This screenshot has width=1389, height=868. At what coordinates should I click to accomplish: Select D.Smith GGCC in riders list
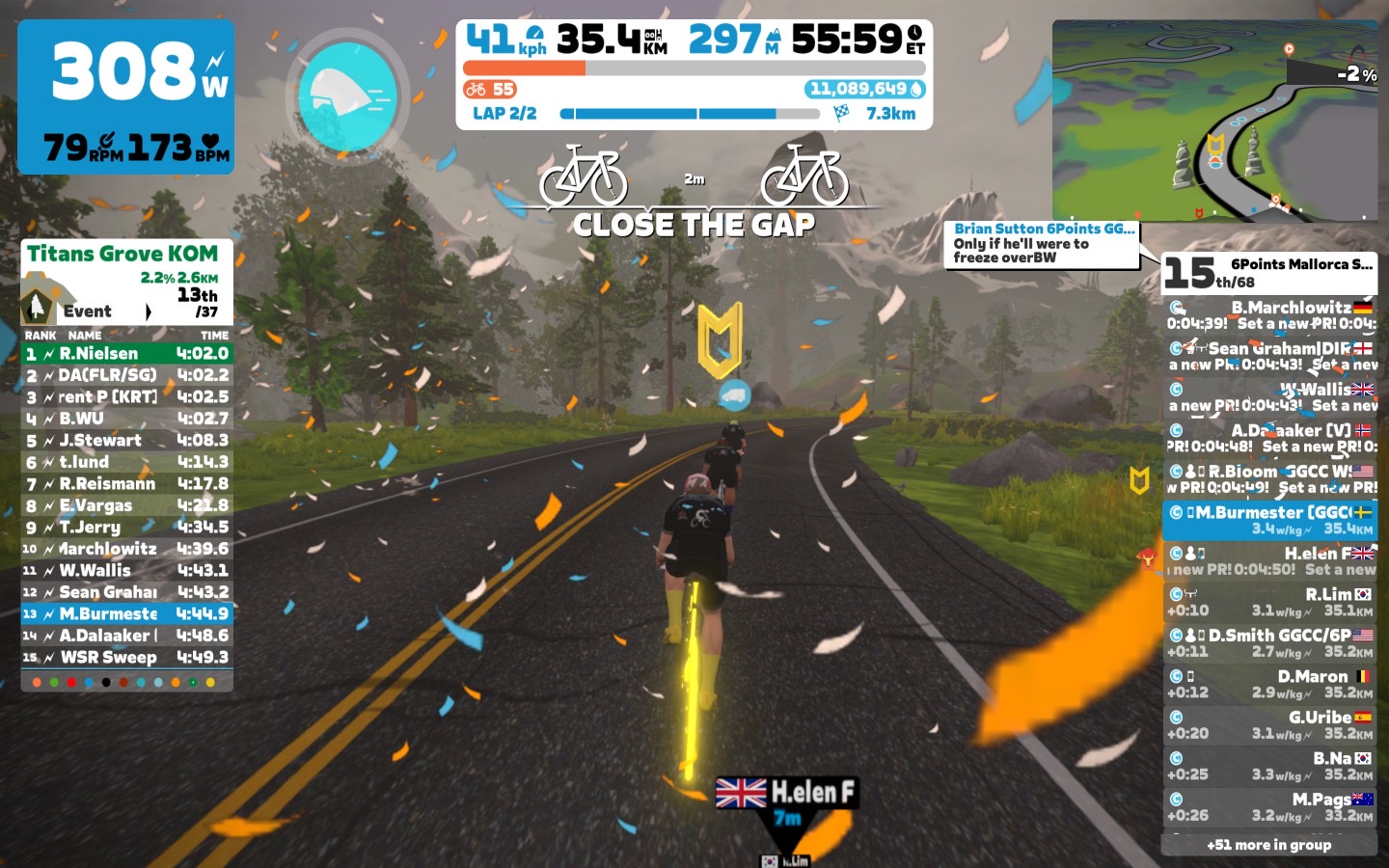(x=1269, y=642)
